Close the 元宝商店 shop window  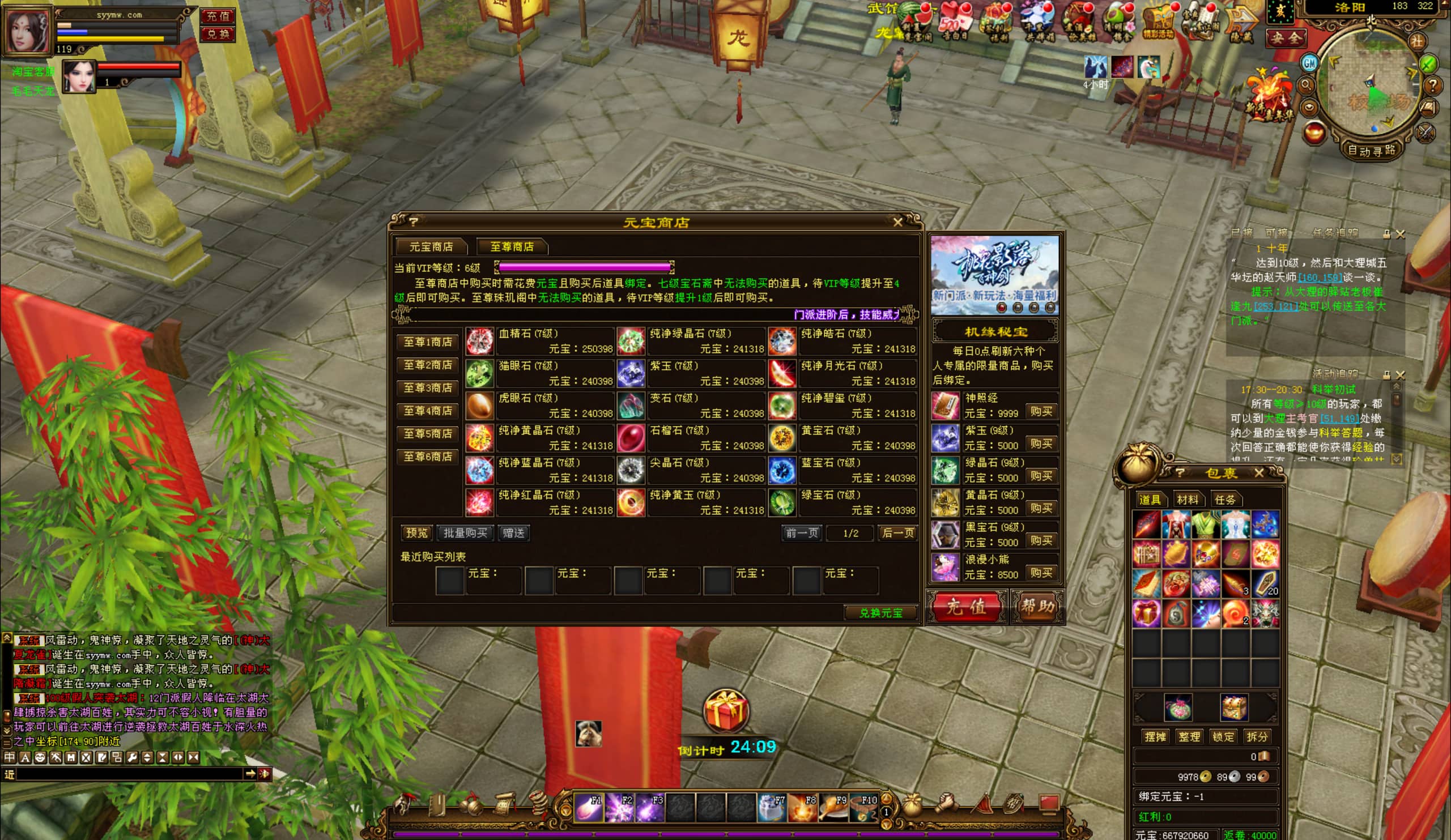click(897, 222)
